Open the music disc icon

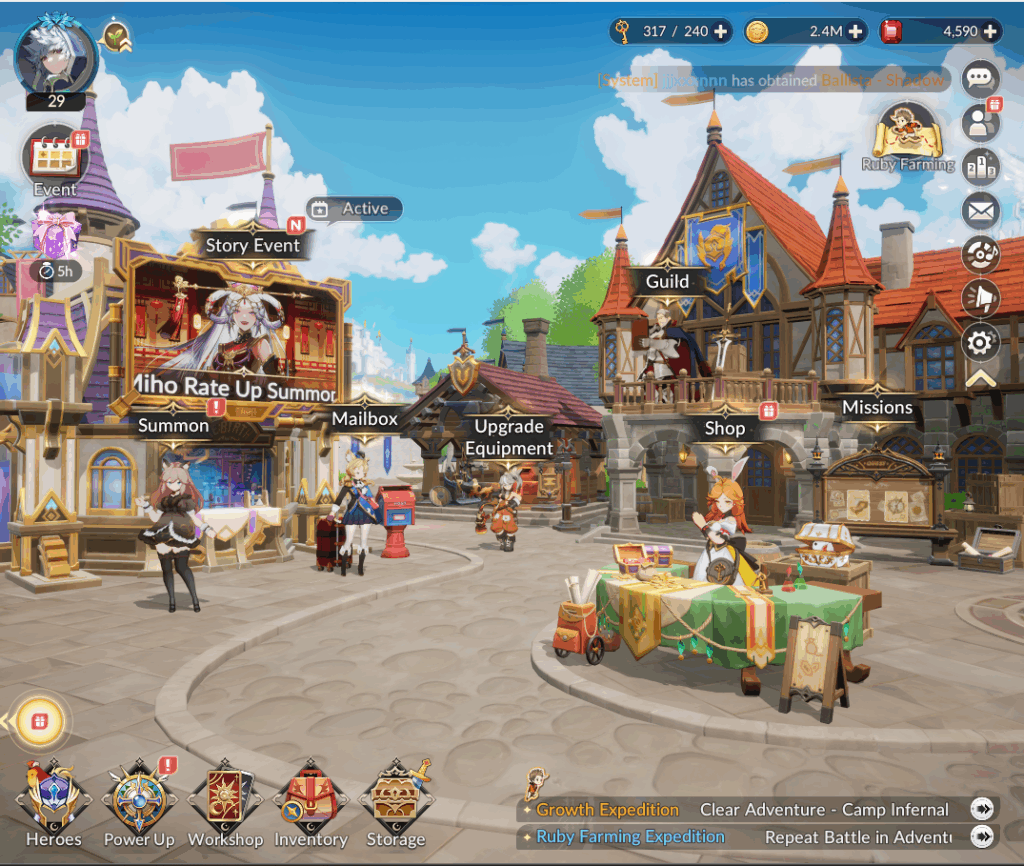pyautogui.click(x=980, y=254)
